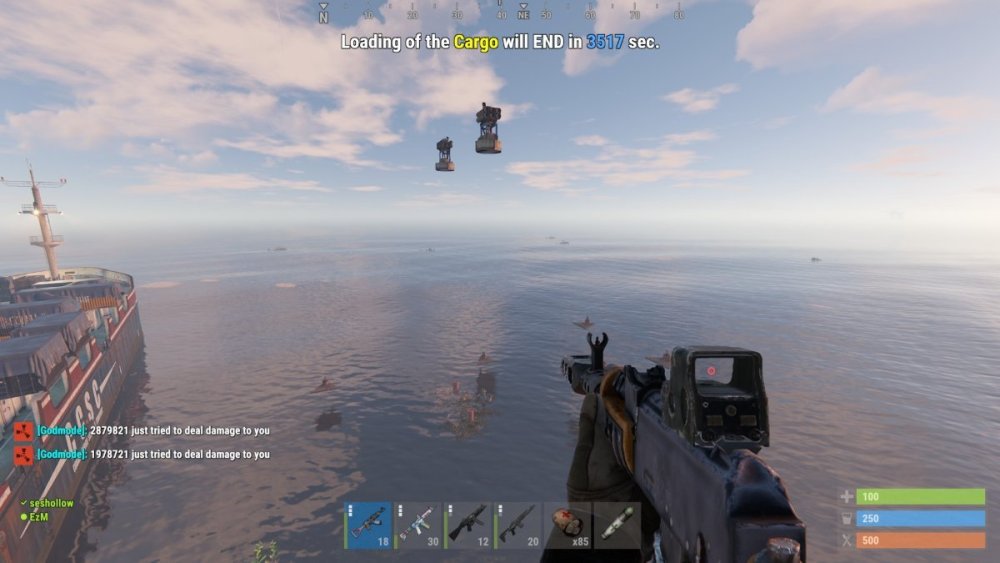Screen dimensions: 1000x563
Task: Click the Godmode chat message about 2879821
Action: click(152, 430)
